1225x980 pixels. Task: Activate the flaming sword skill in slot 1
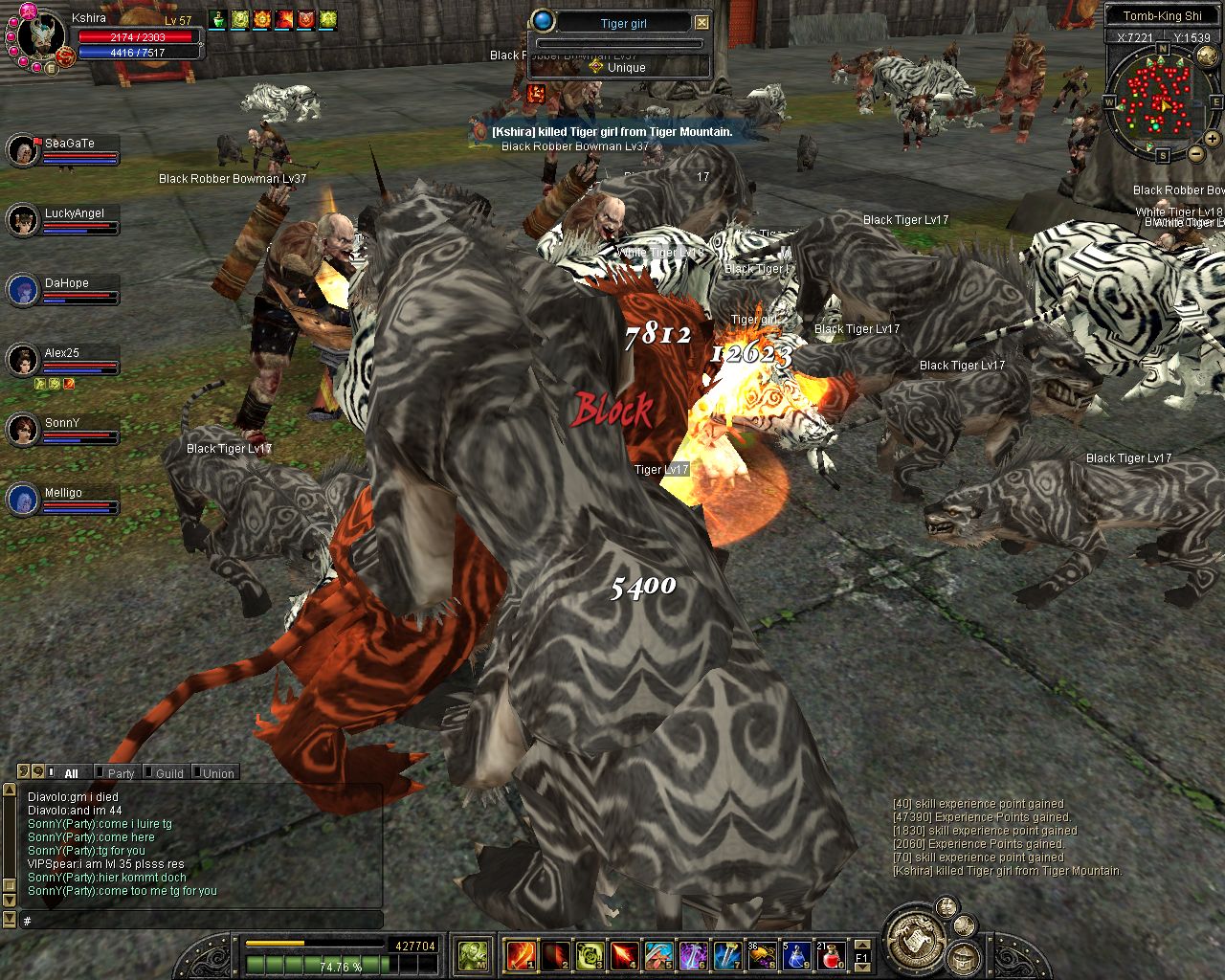pos(521,954)
